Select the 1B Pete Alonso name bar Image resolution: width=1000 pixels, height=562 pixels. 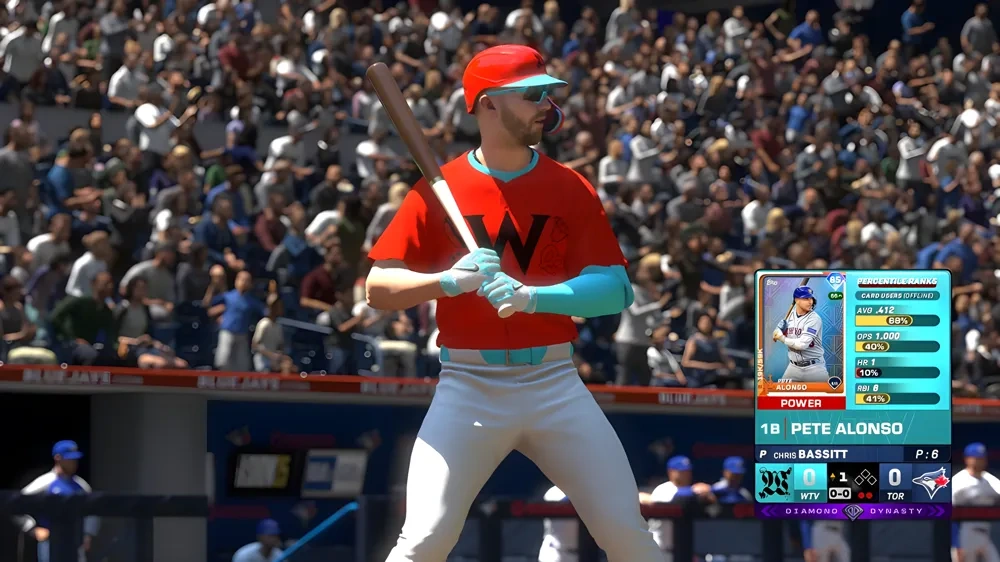(x=852, y=428)
